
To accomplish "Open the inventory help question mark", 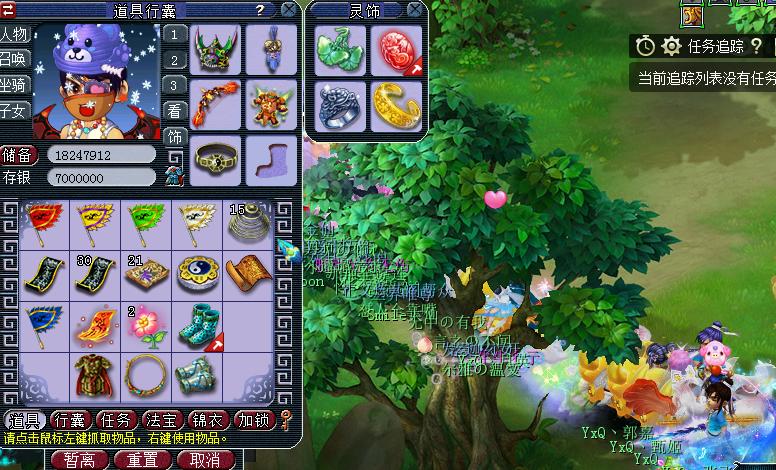I will 261,10.
